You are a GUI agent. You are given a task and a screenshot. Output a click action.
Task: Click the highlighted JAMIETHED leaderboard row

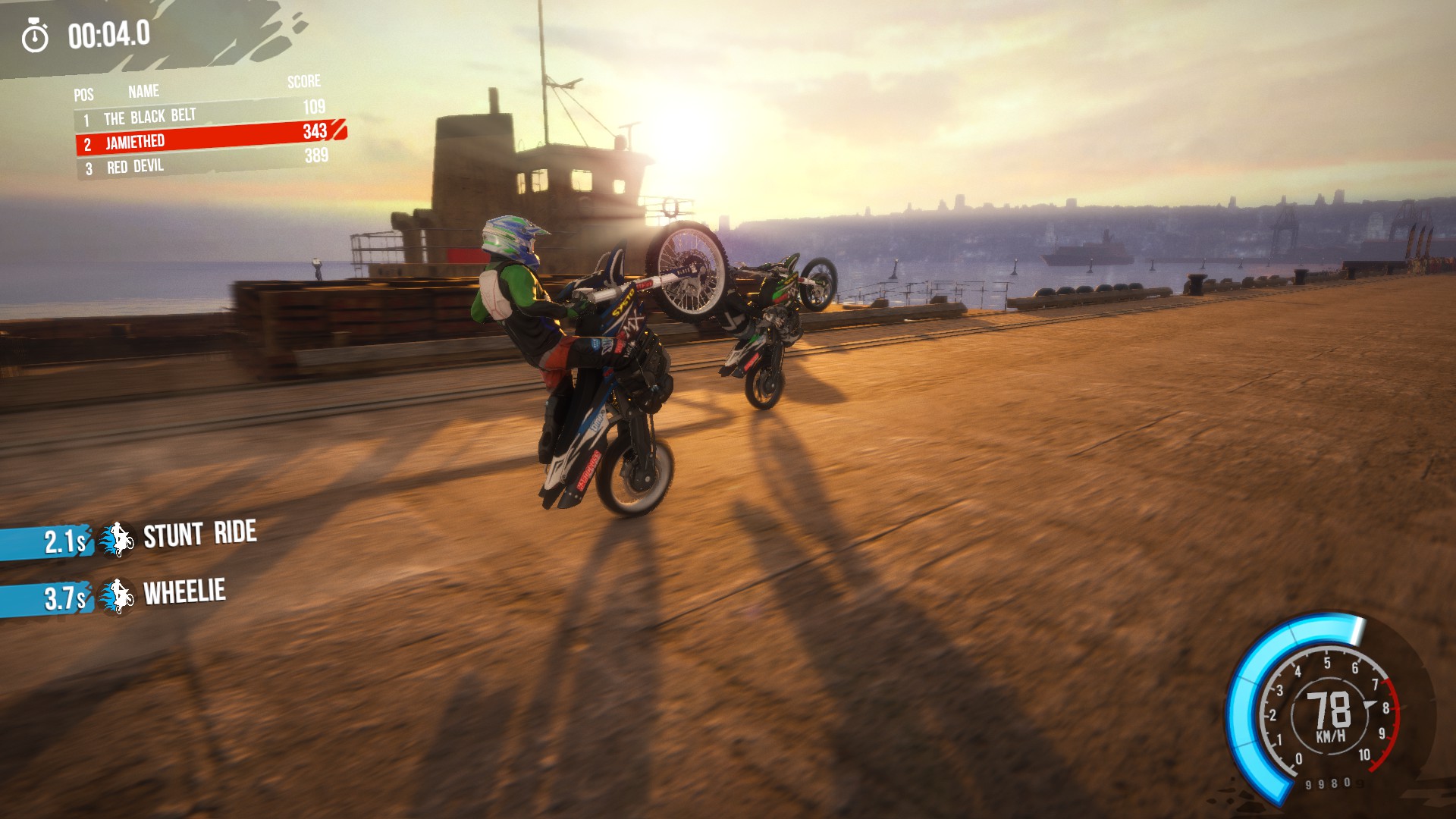(208, 139)
